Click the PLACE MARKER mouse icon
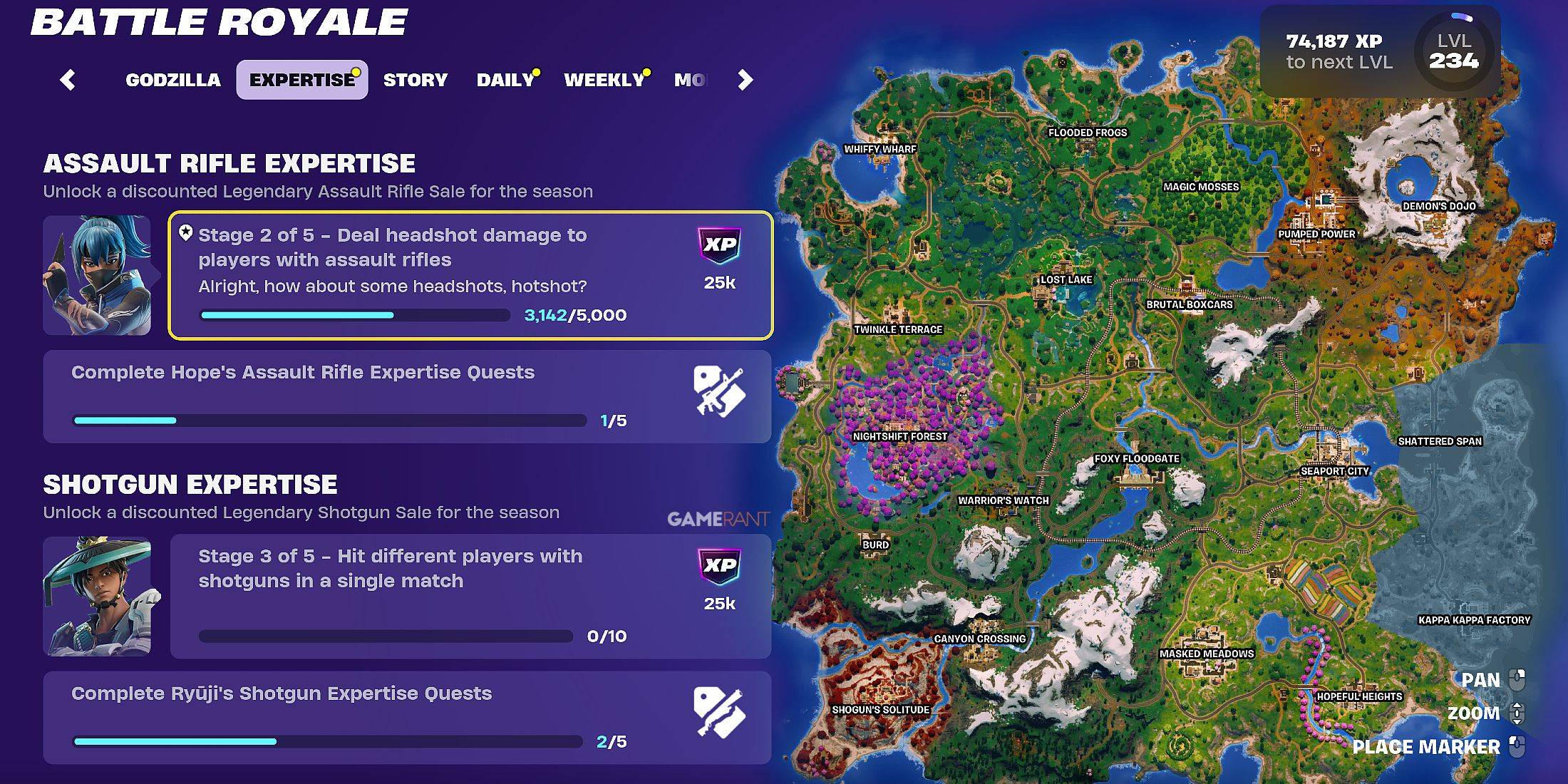 (1518, 747)
